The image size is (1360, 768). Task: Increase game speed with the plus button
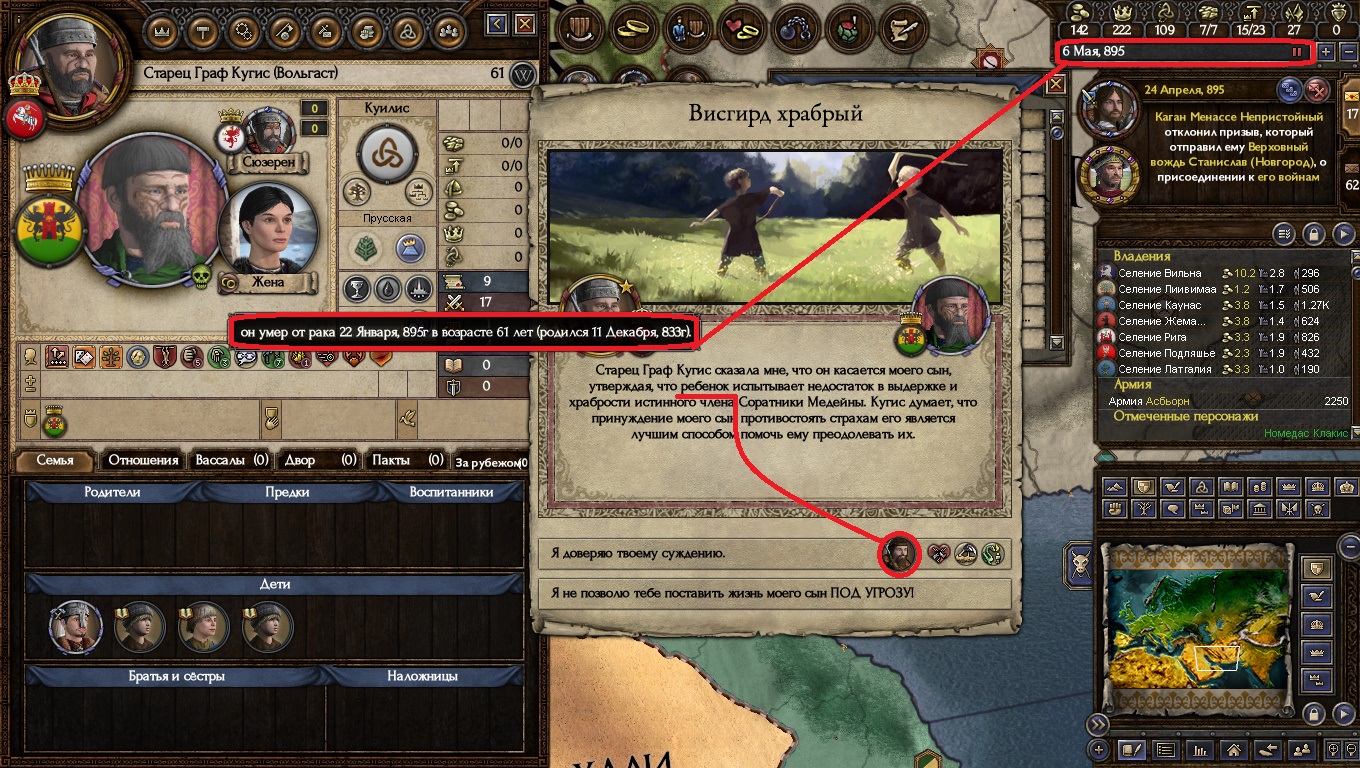pyautogui.click(x=1326, y=51)
